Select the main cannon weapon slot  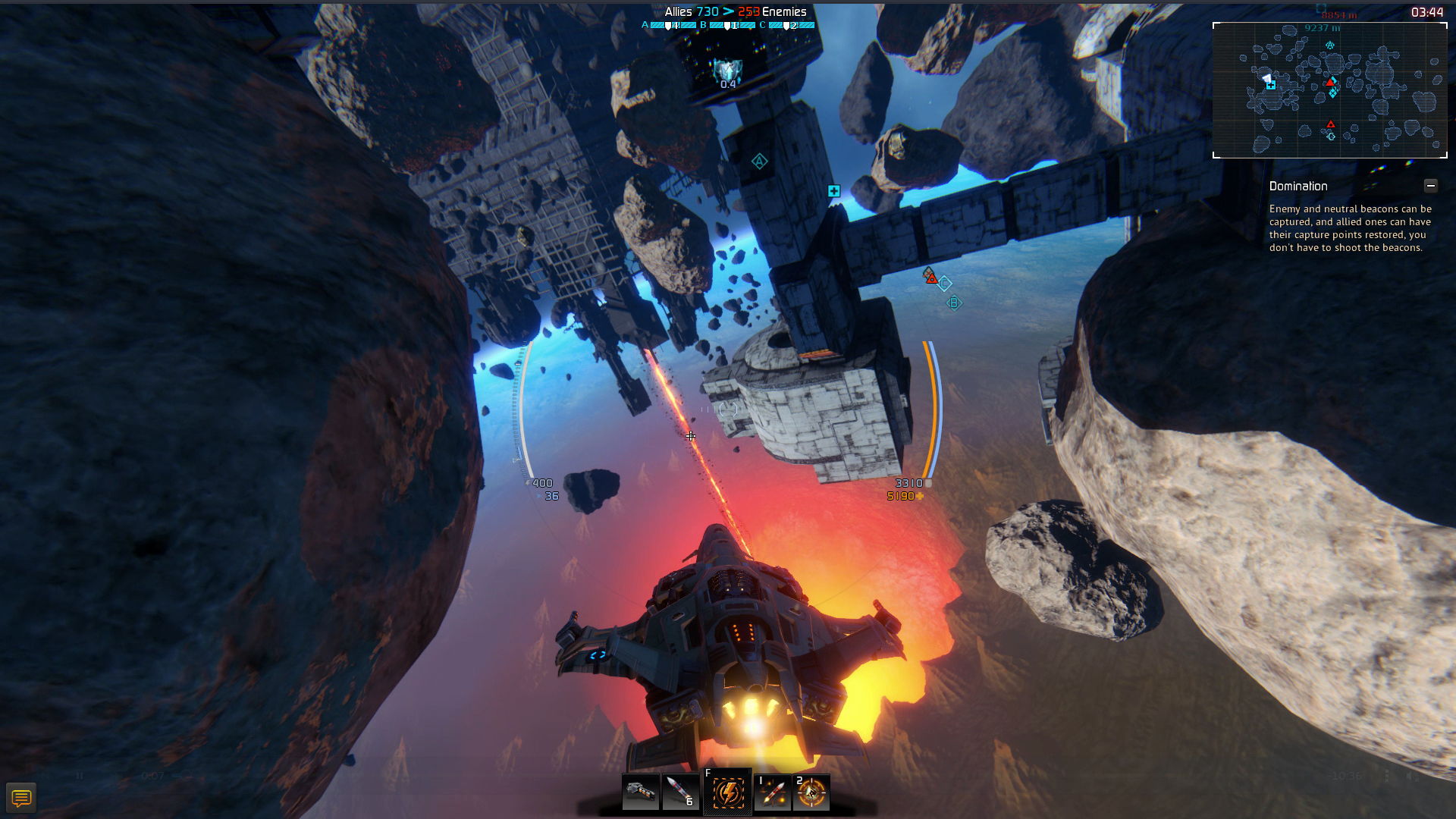tap(641, 792)
